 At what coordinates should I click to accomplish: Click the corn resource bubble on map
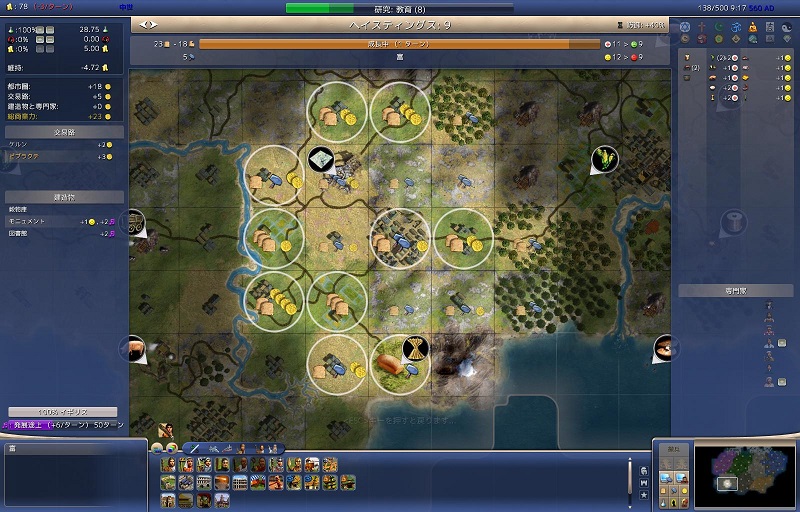[604, 158]
